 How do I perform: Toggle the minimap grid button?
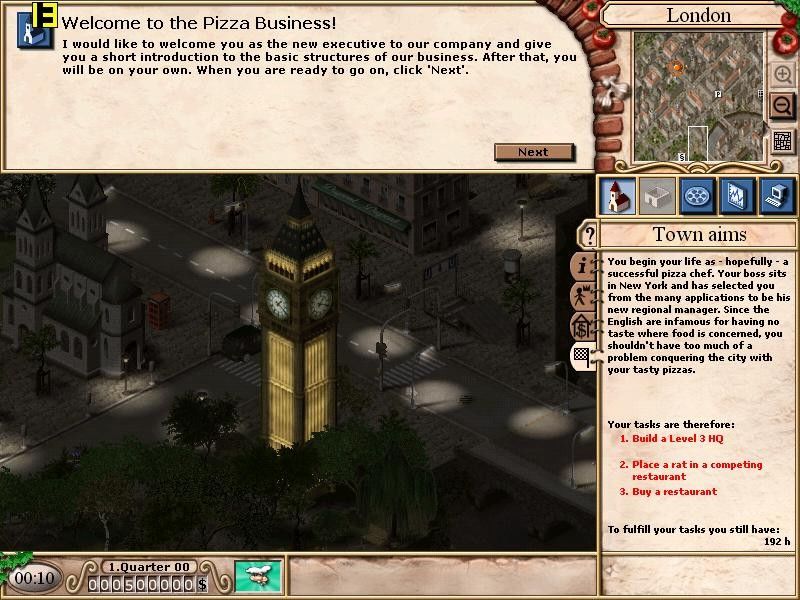pyautogui.click(x=782, y=141)
